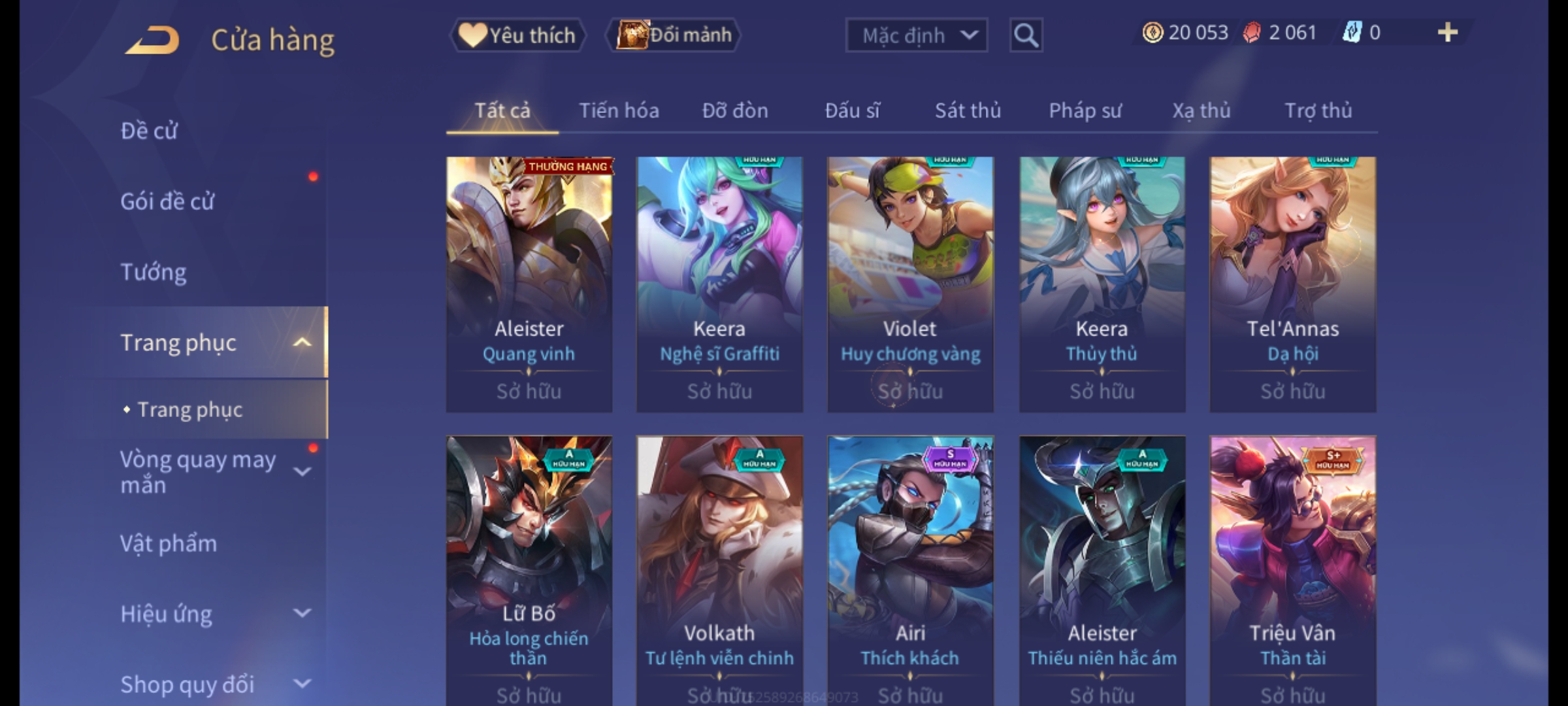Choose the Airi Thích khách skin card
The width and height of the screenshot is (1568, 706).
tap(910, 569)
